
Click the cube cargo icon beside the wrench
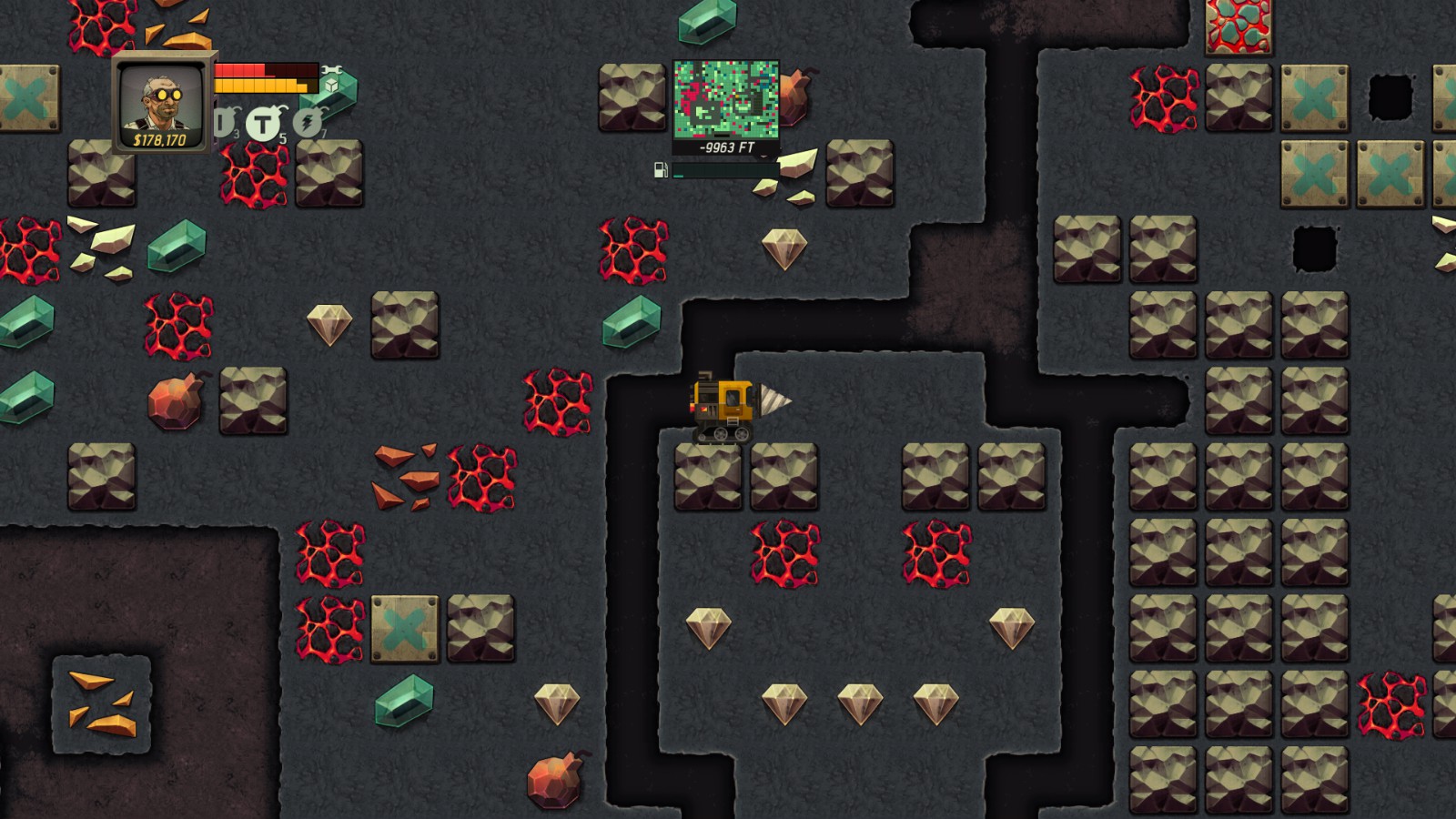click(332, 85)
